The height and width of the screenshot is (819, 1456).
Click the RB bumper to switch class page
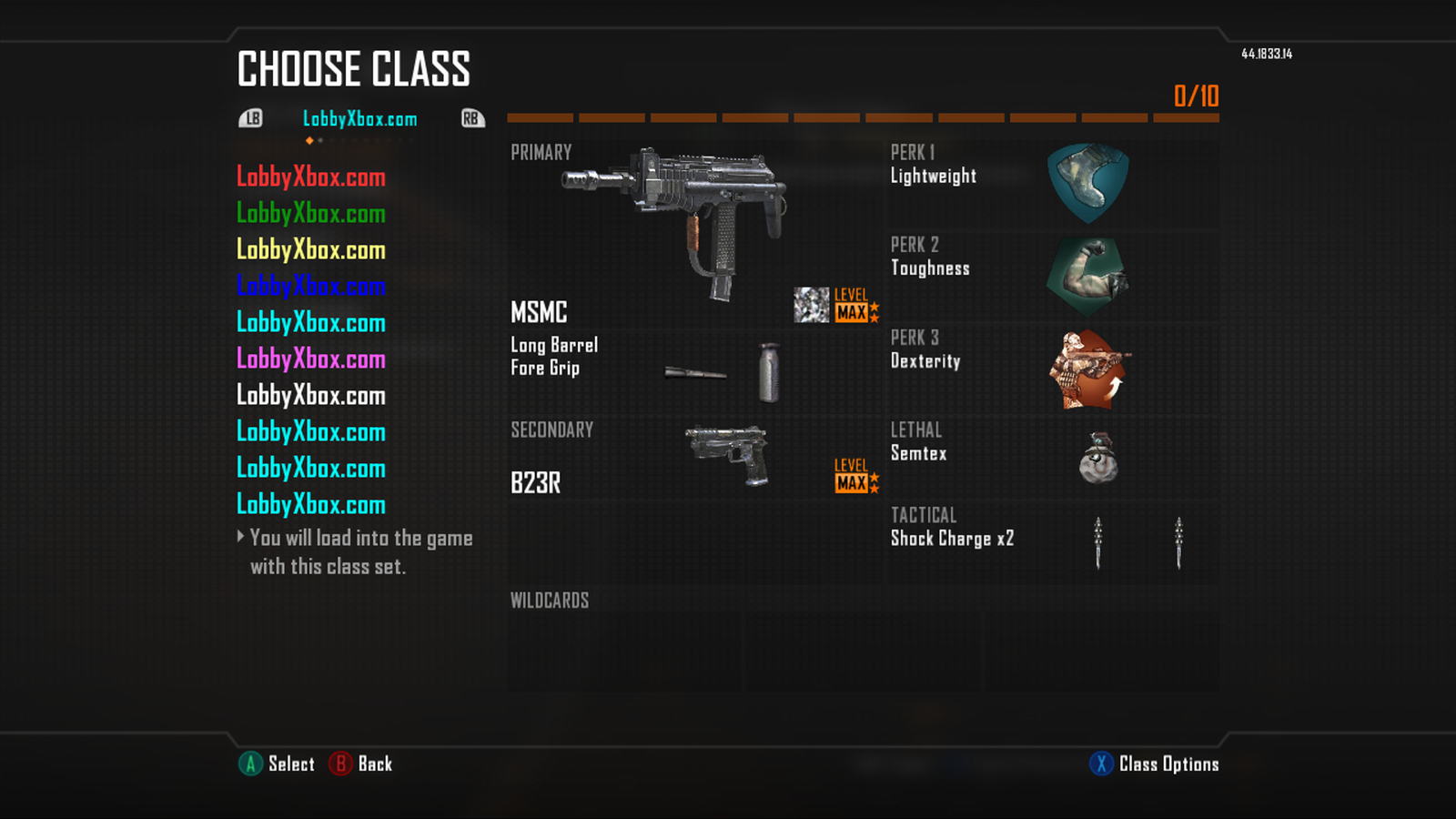point(471,118)
